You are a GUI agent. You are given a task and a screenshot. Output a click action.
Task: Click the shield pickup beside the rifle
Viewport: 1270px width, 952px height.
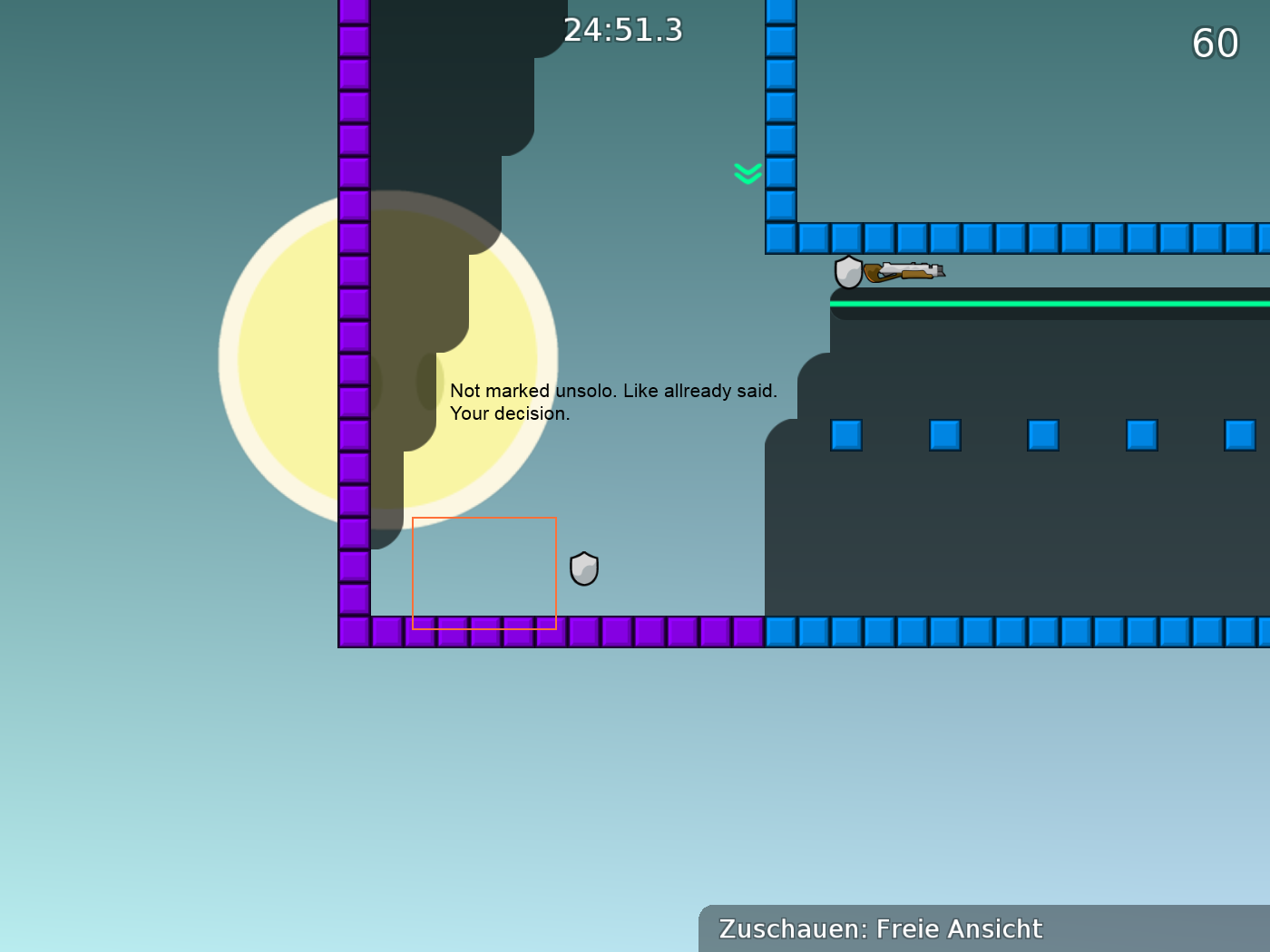click(x=848, y=272)
